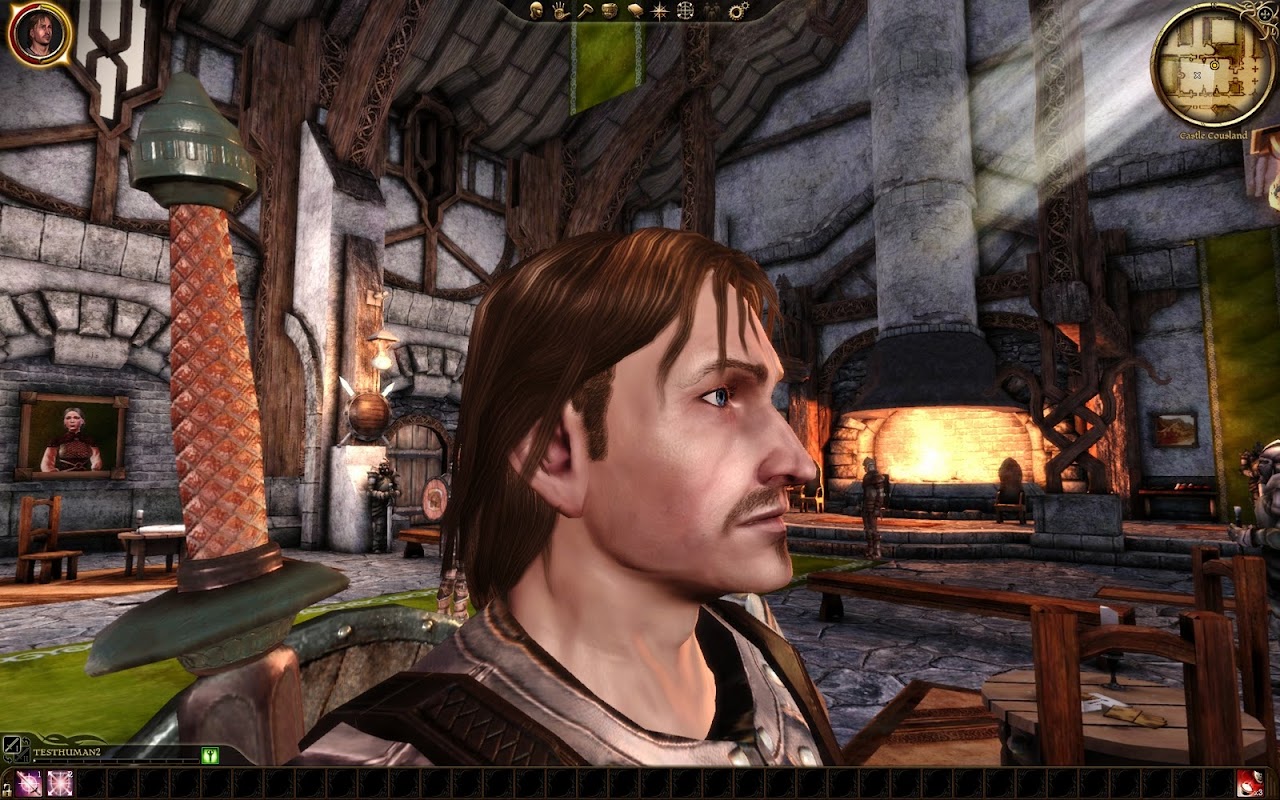This screenshot has height=800, width=1280.
Task: Activate the sword ability in slot 1
Action: pos(29,783)
